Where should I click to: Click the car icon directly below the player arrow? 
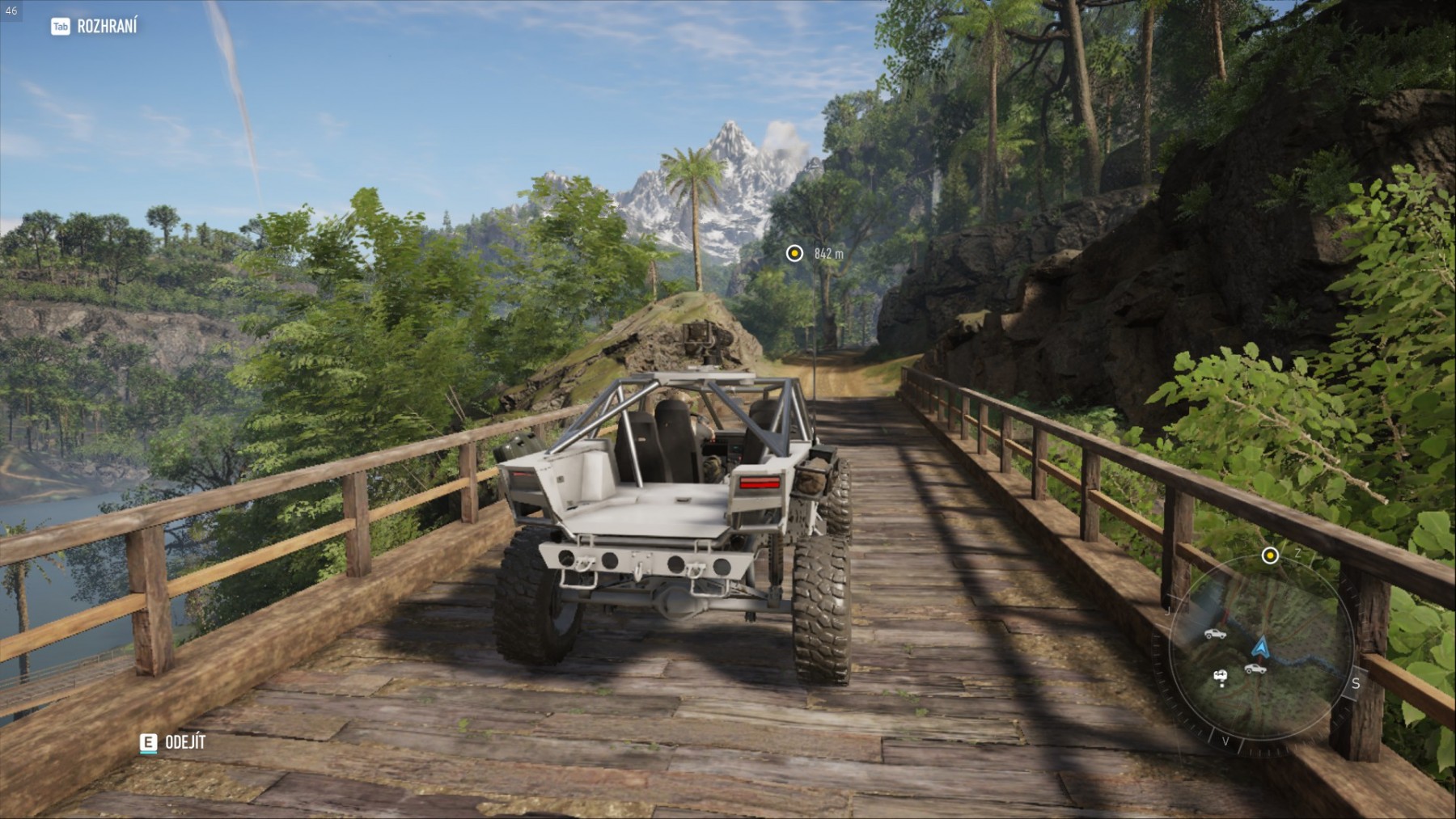click(1255, 669)
